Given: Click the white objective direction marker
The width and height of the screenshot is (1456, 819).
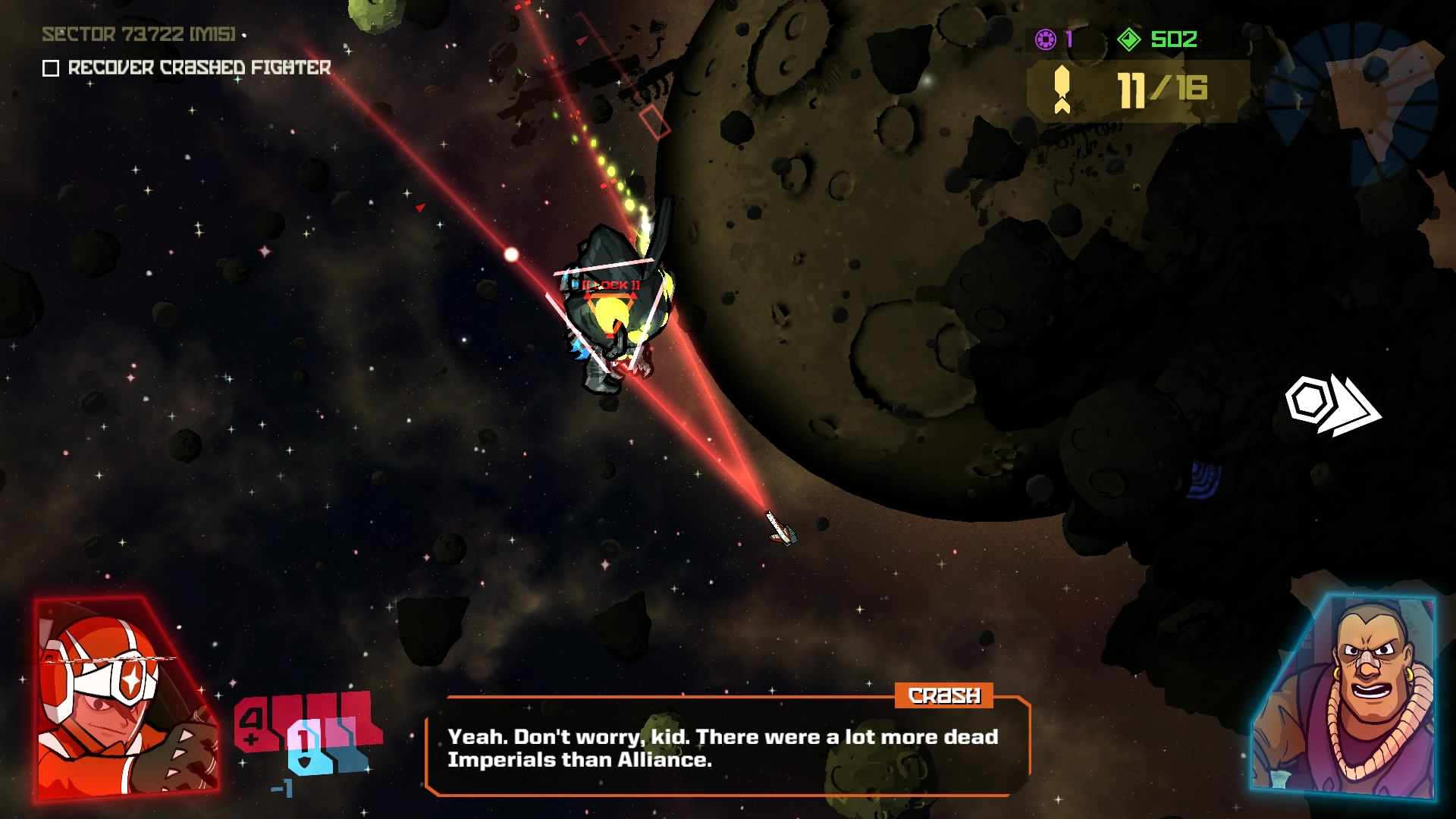Looking at the screenshot, I should tap(1331, 405).
